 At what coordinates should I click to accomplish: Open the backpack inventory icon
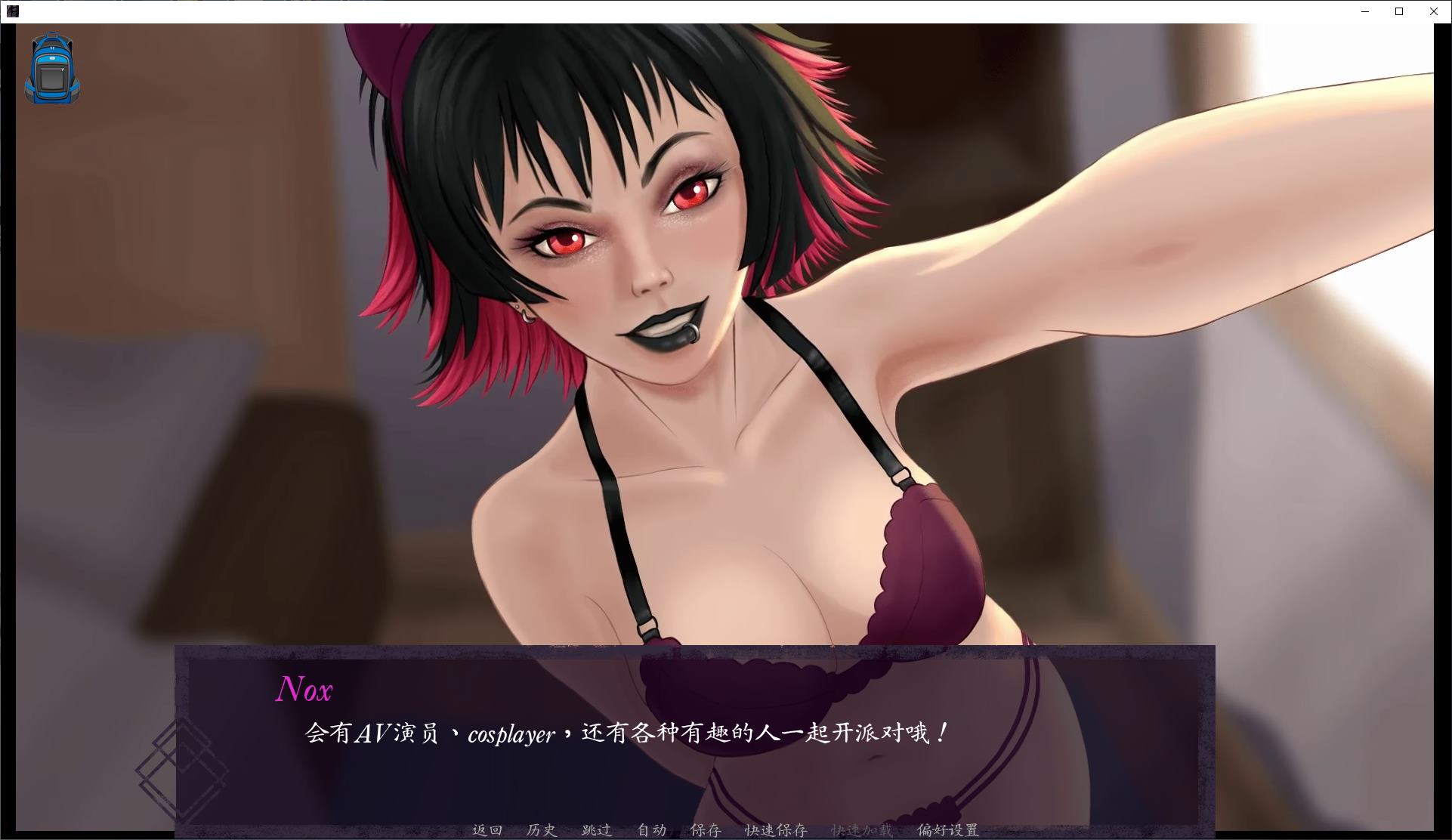point(51,69)
